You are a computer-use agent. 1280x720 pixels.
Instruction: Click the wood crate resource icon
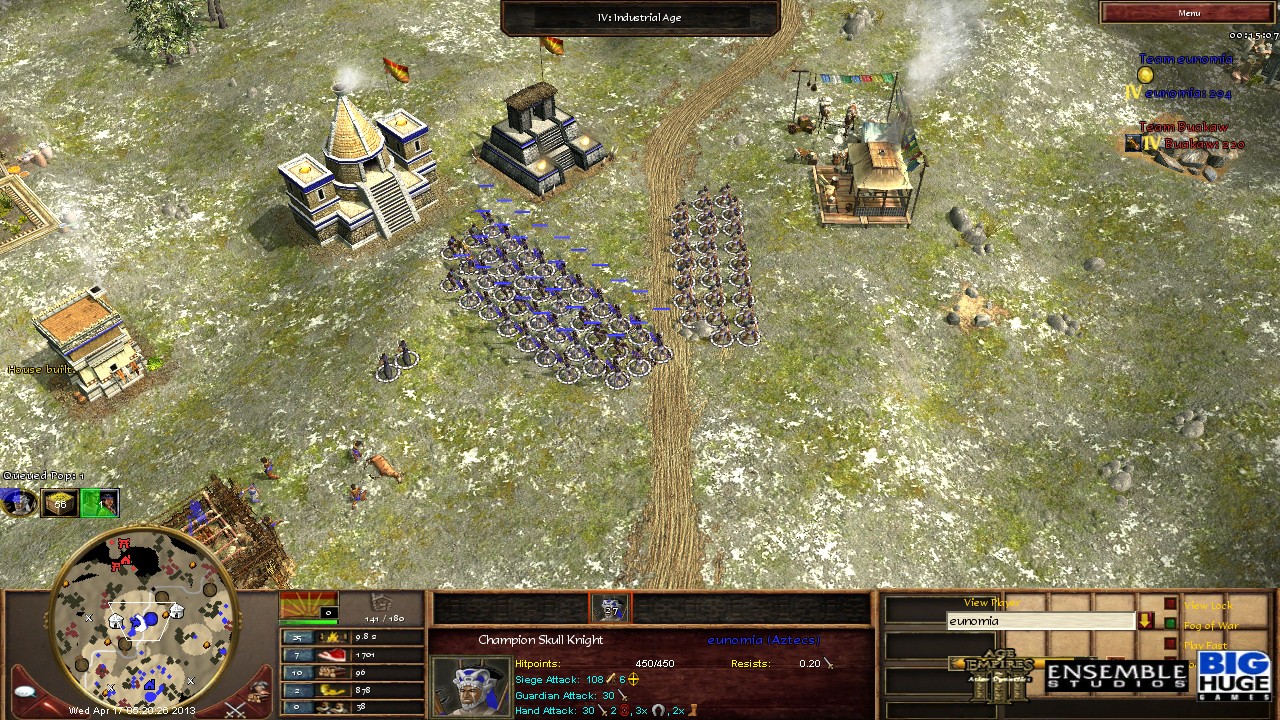332,672
